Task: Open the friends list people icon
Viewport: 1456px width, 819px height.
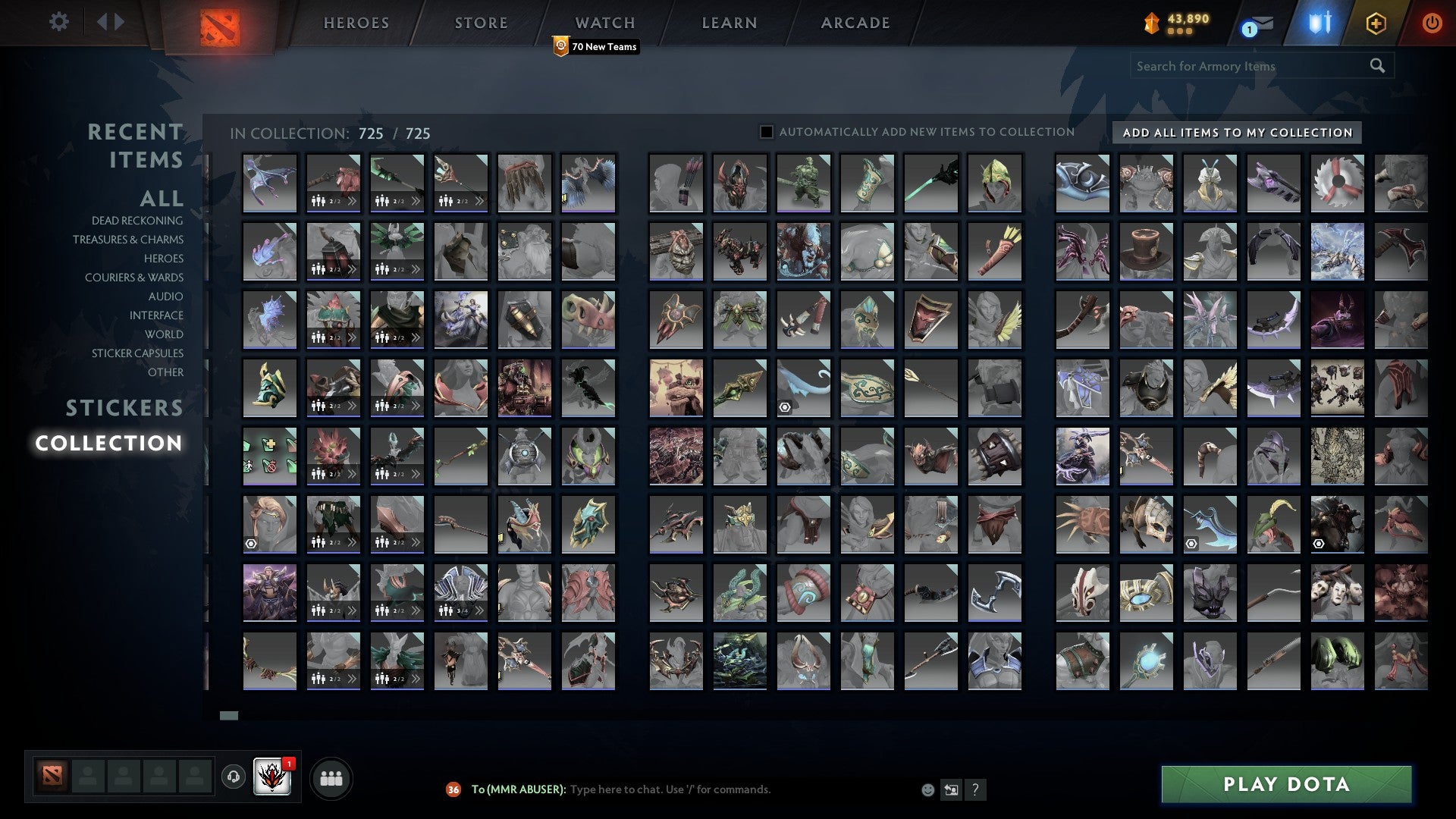Action: pos(331,777)
